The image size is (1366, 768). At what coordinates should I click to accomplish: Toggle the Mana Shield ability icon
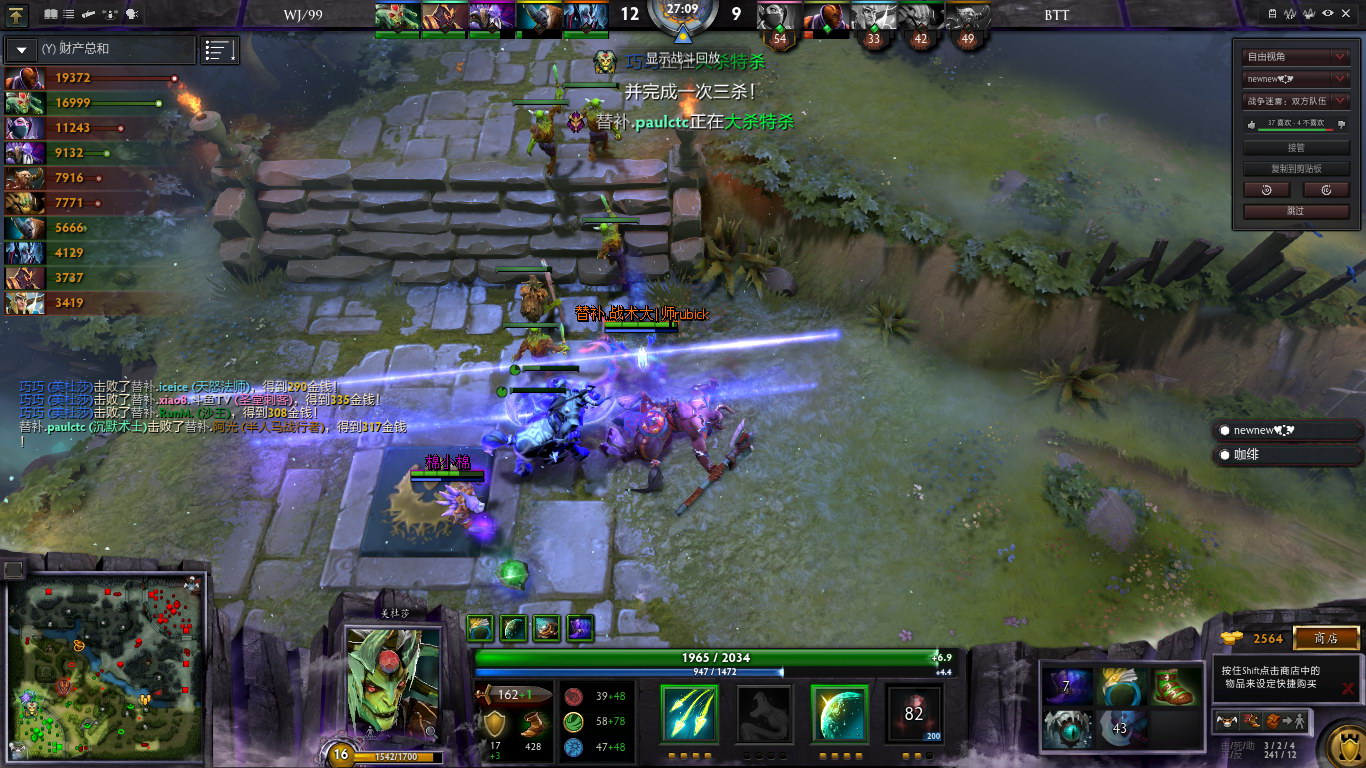coord(838,713)
